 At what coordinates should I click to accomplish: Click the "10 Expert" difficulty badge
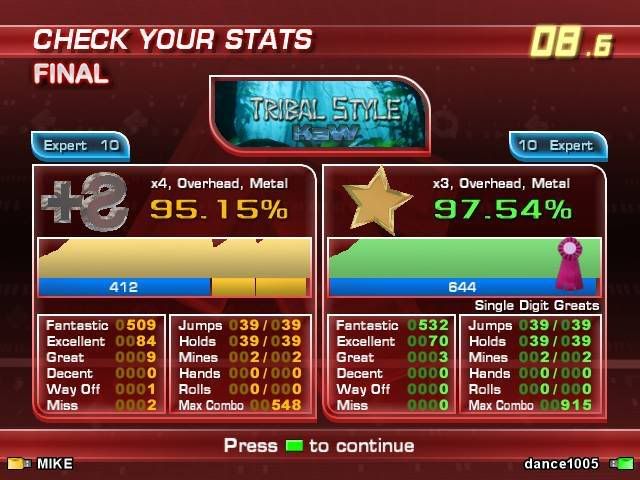click(557, 146)
